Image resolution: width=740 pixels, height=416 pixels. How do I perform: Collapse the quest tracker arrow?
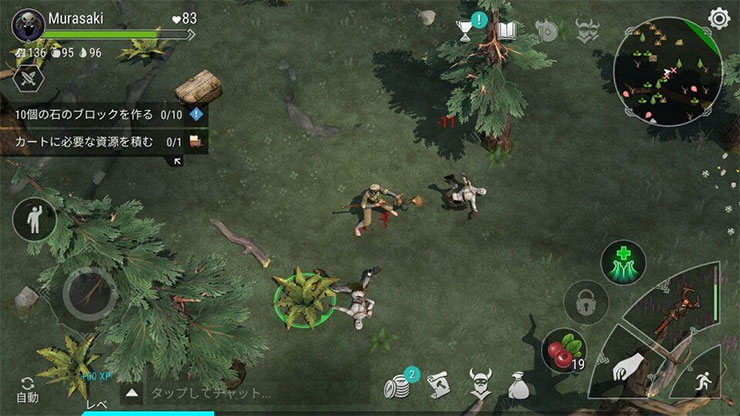coord(179,161)
